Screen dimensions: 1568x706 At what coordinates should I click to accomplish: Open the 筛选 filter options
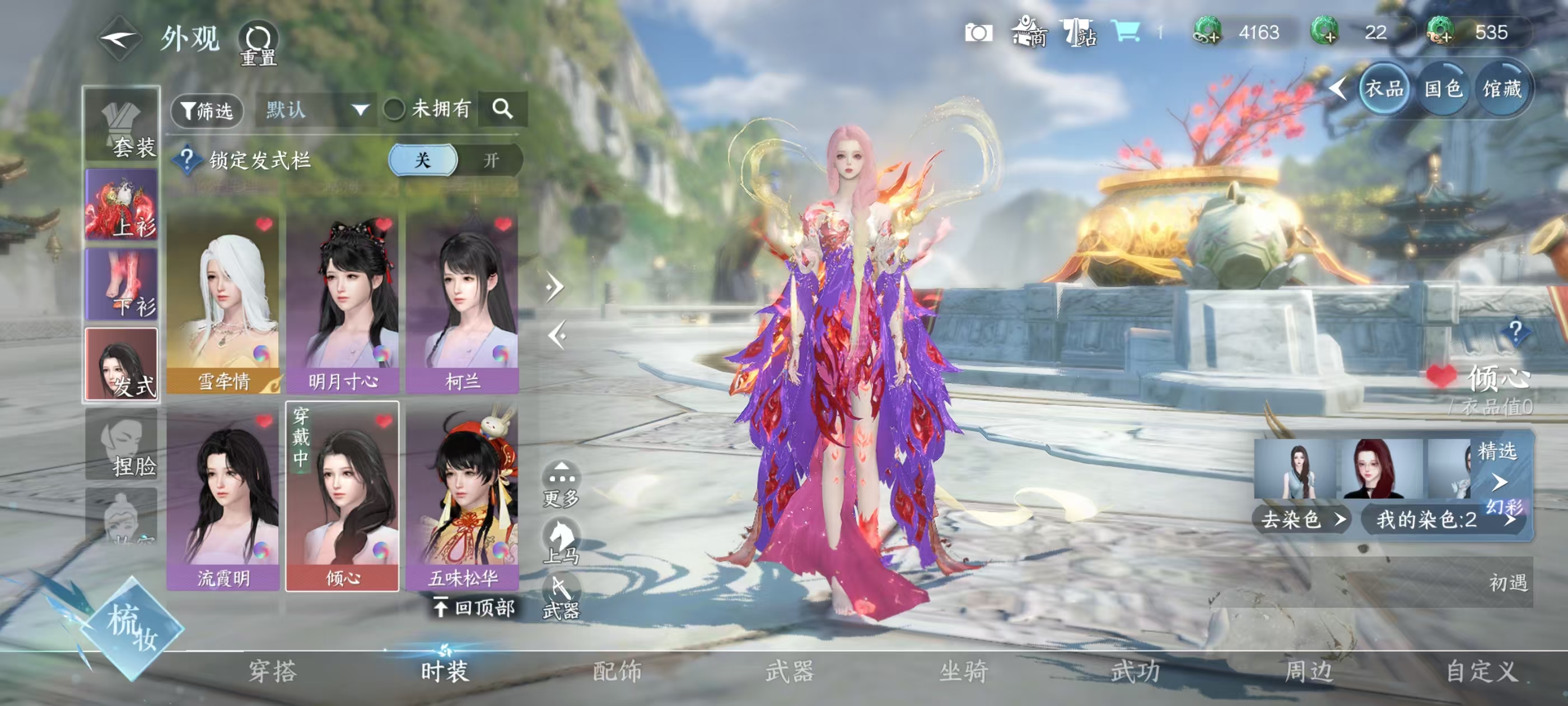pos(207,110)
